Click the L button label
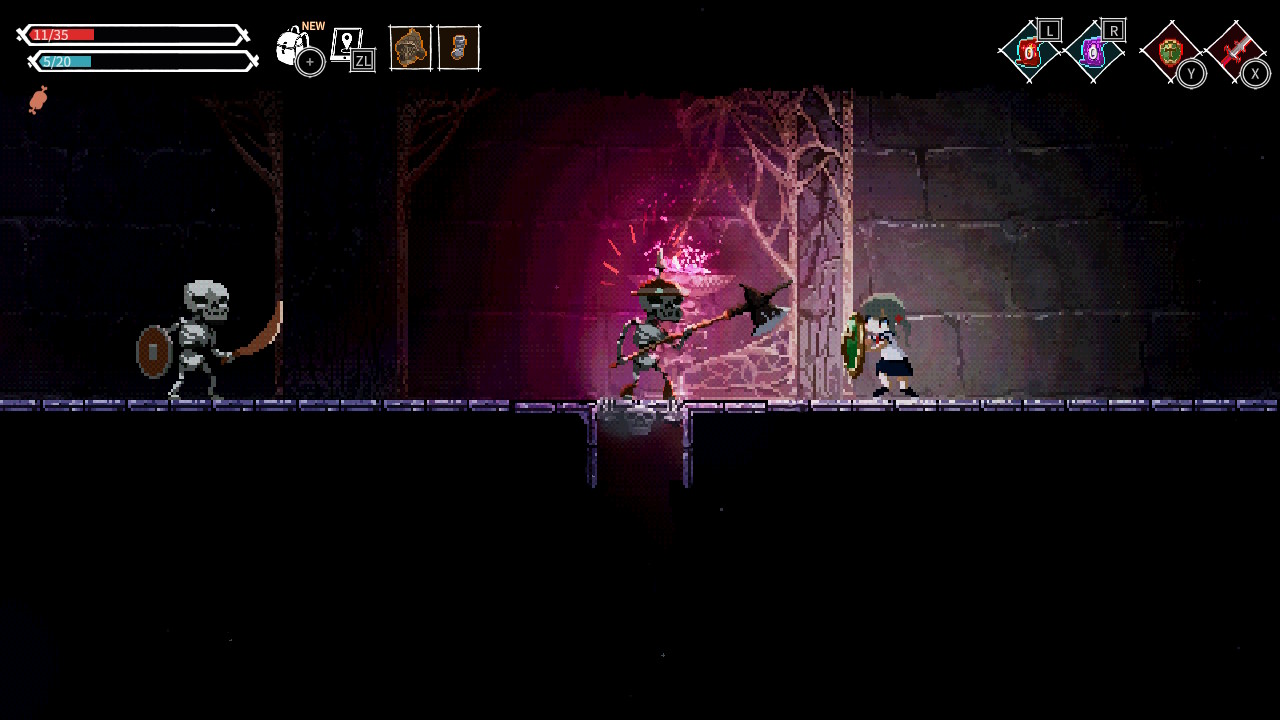The image size is (1280, 720). point(1048,30)
